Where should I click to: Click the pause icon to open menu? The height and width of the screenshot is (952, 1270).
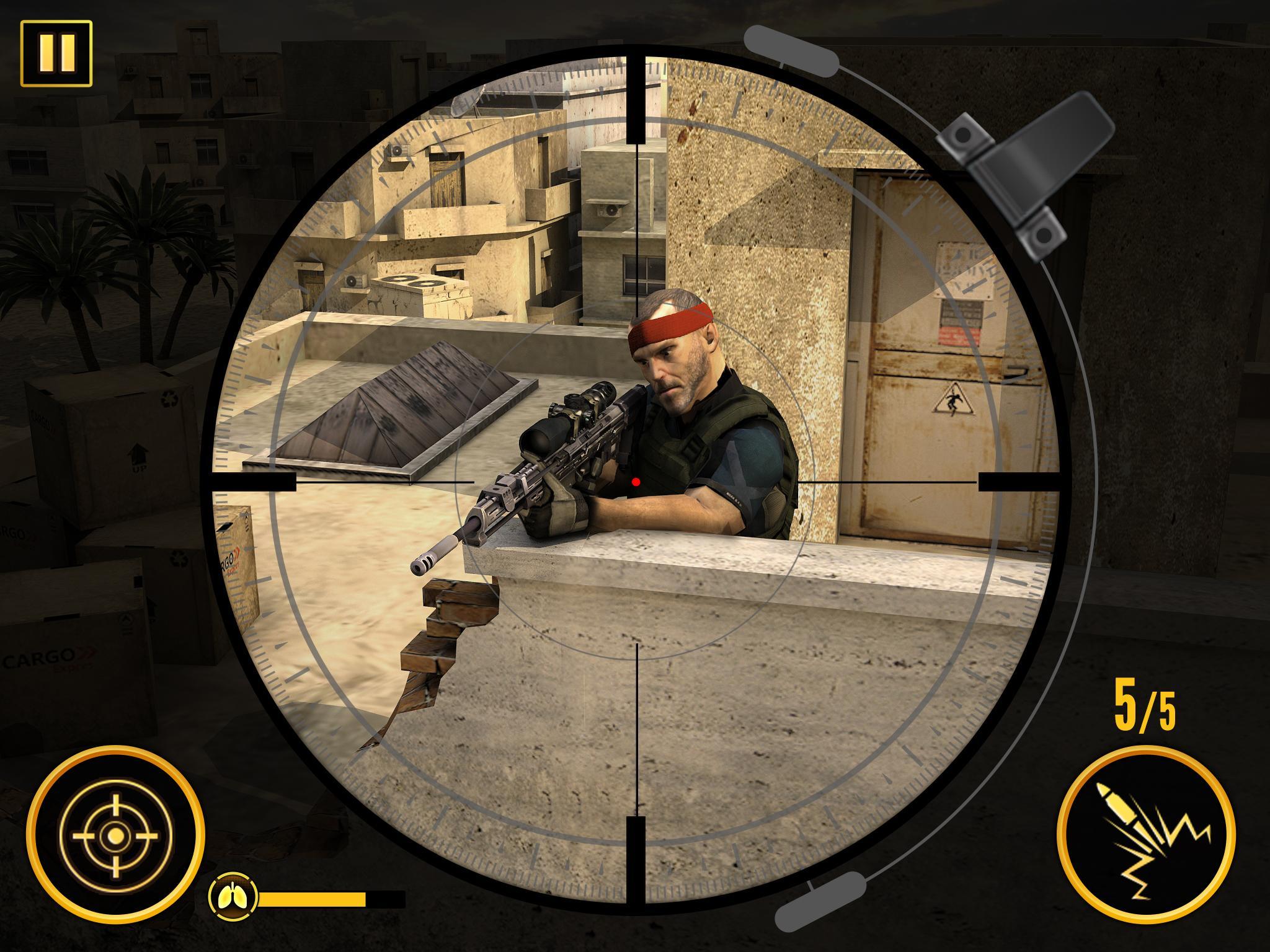pos(56,52)
